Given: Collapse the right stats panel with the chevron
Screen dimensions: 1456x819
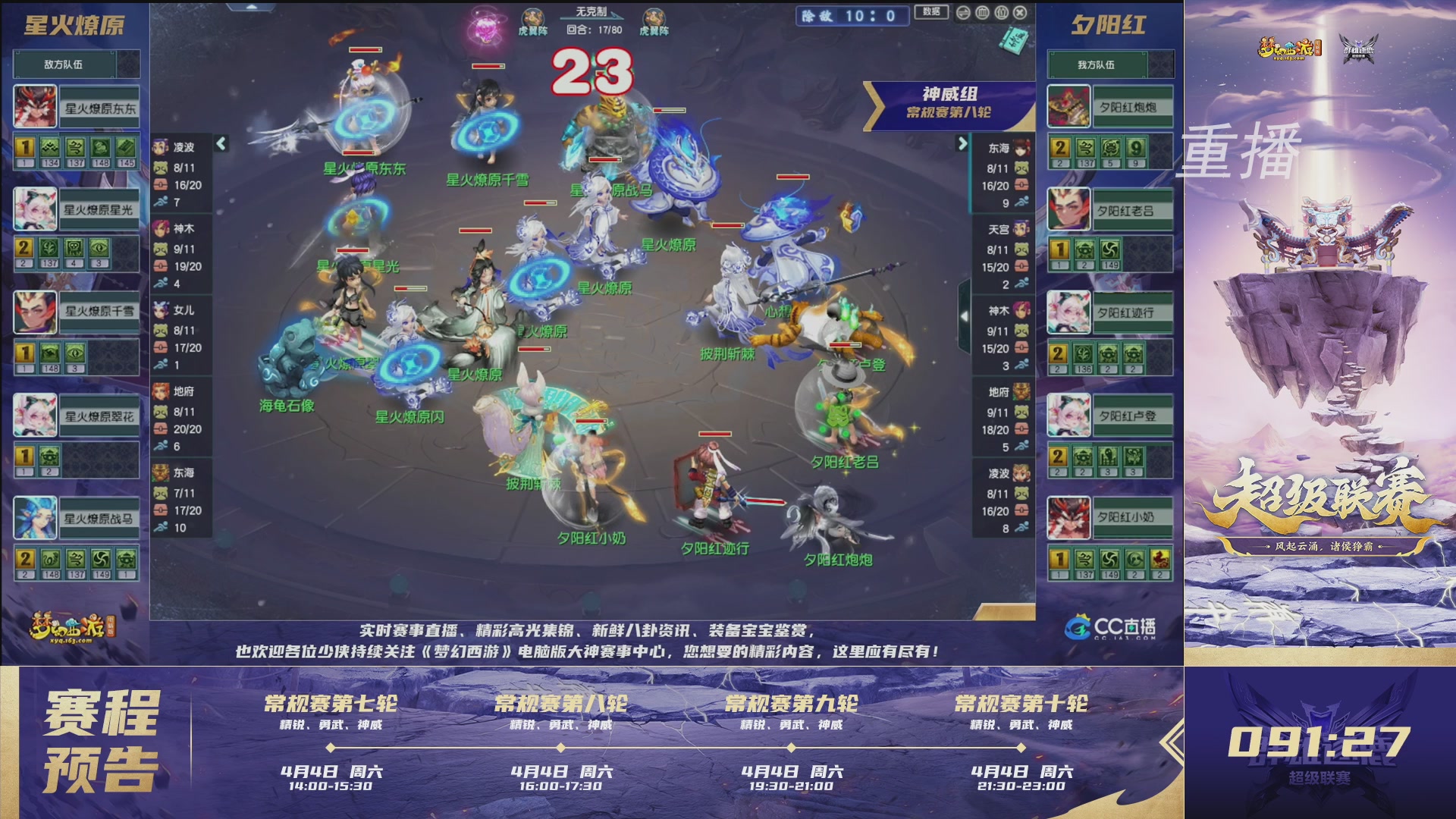Looking at the screenshot, I should (962, 143).
